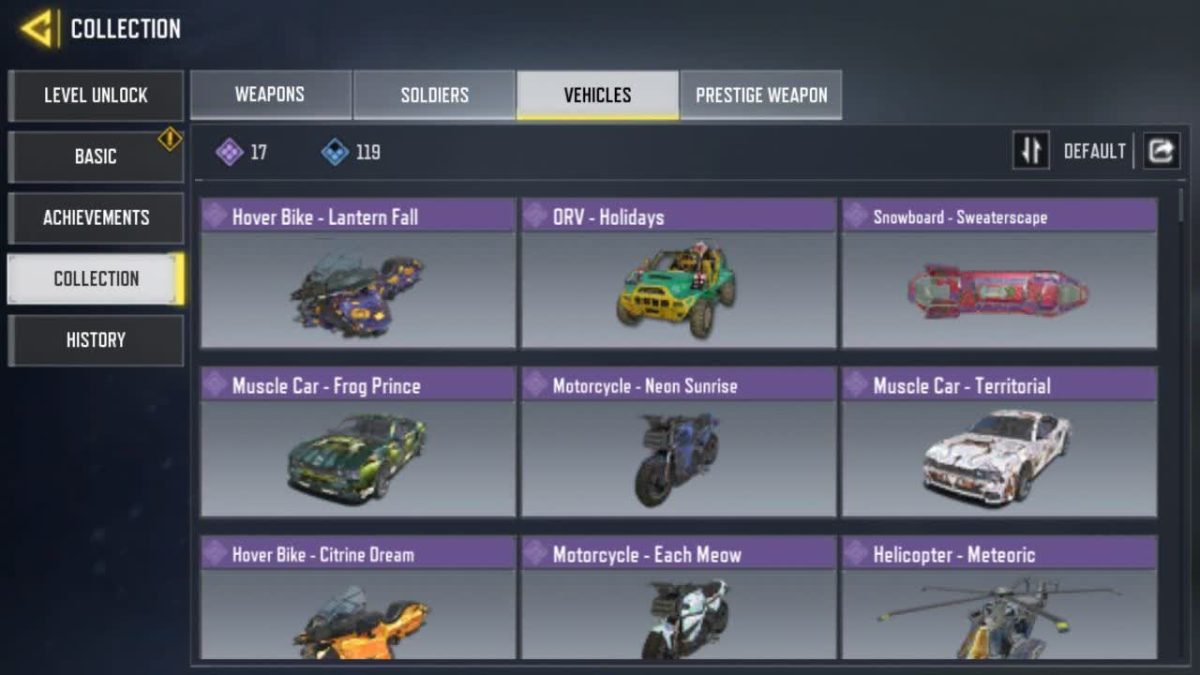Switch to the Soldiers tab
Viewport: 1200px width, 675px height.
coord(434,96)
